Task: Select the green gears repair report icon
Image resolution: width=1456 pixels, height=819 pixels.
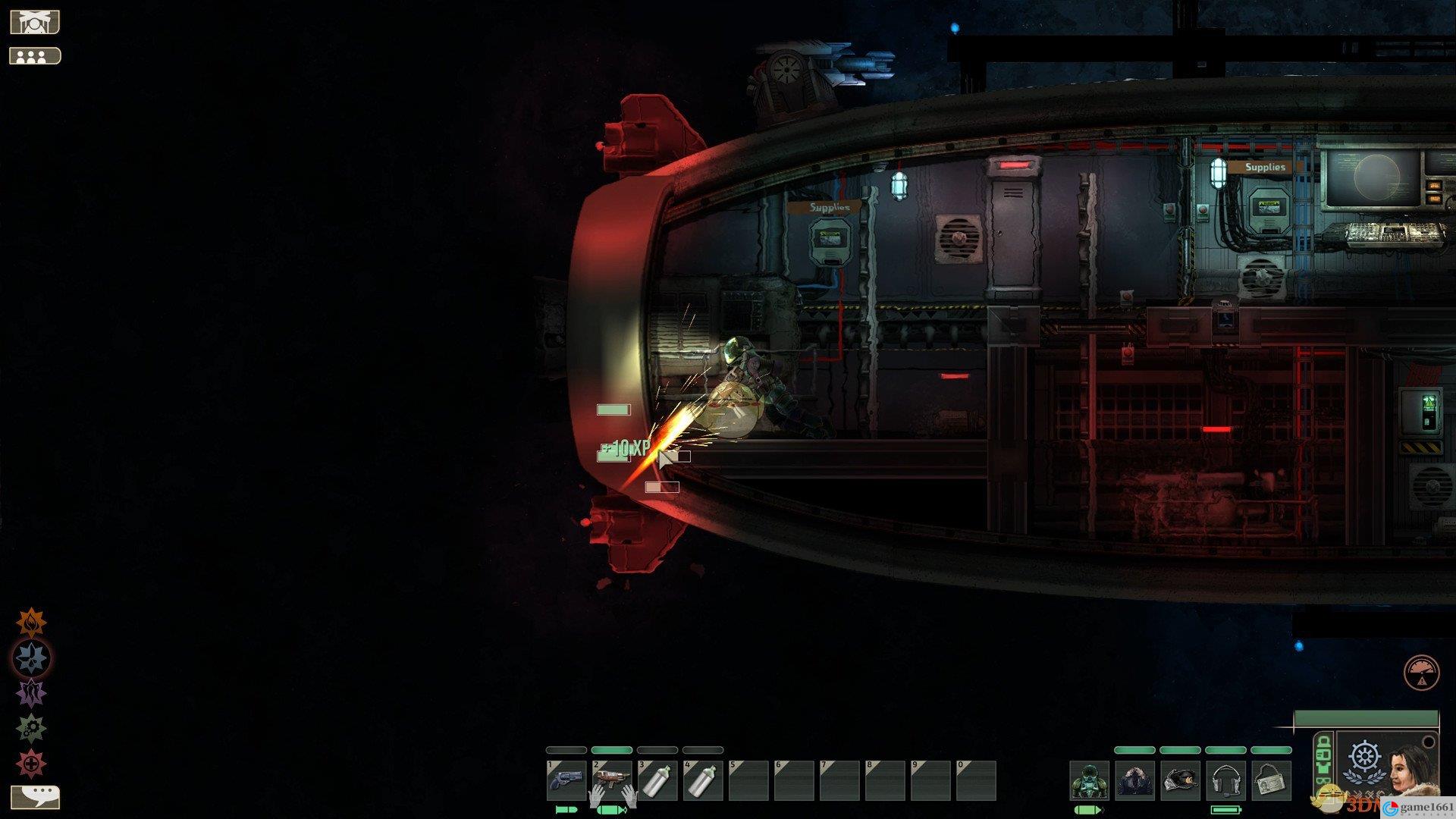Action: 31,729
